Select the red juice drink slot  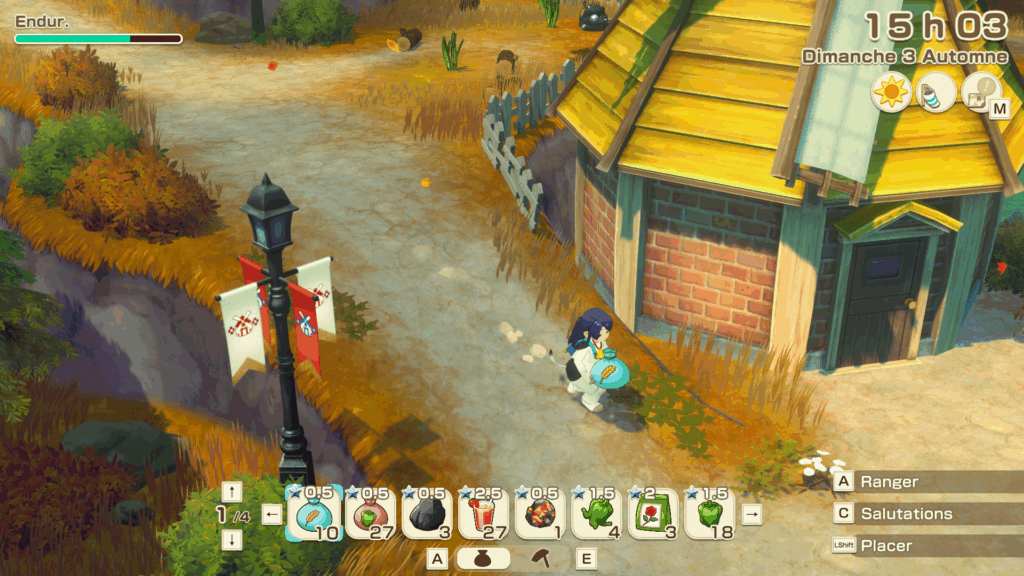pos(485,514)
